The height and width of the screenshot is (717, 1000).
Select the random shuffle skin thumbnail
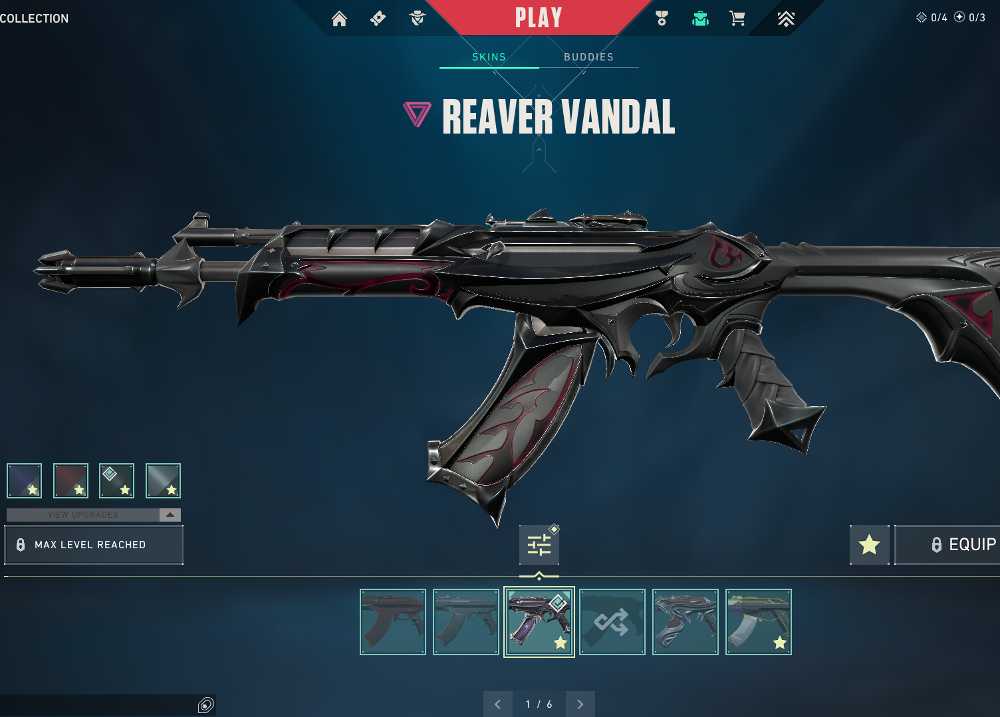(612, 622)
